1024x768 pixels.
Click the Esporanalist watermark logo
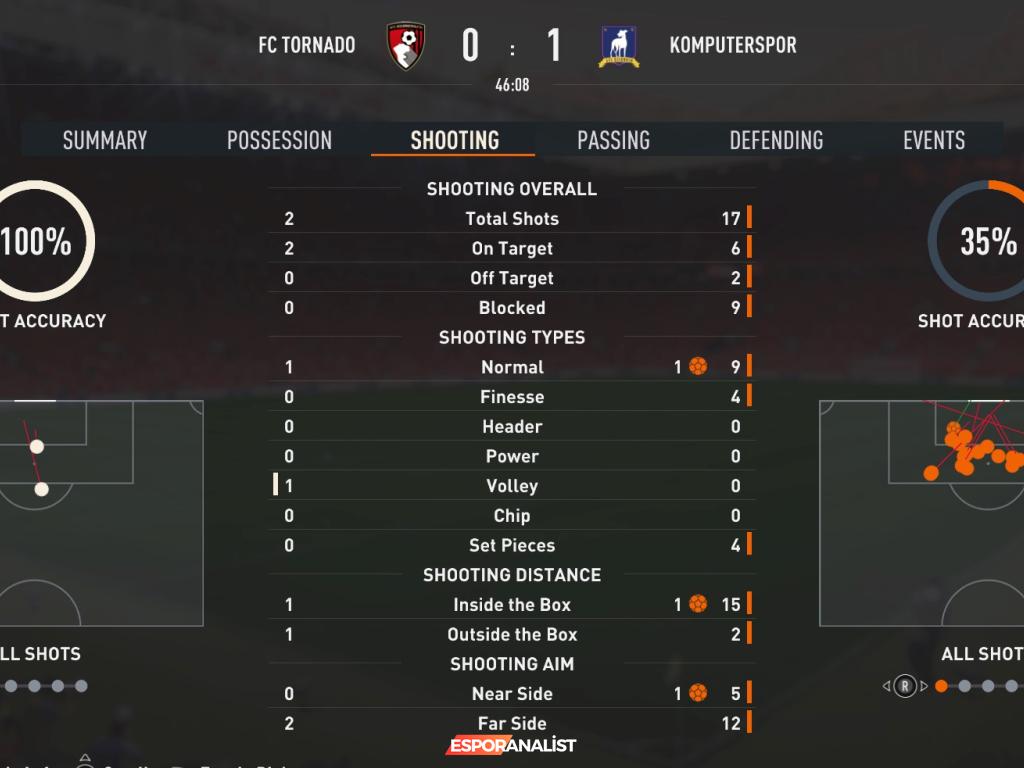(511, 745)
